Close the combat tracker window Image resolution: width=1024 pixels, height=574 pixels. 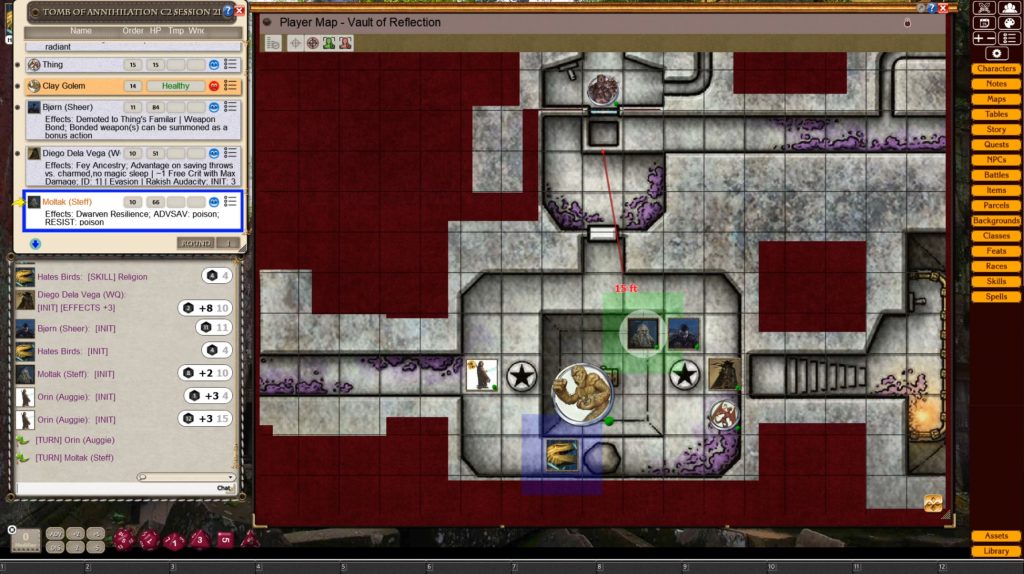pos(239,10)
